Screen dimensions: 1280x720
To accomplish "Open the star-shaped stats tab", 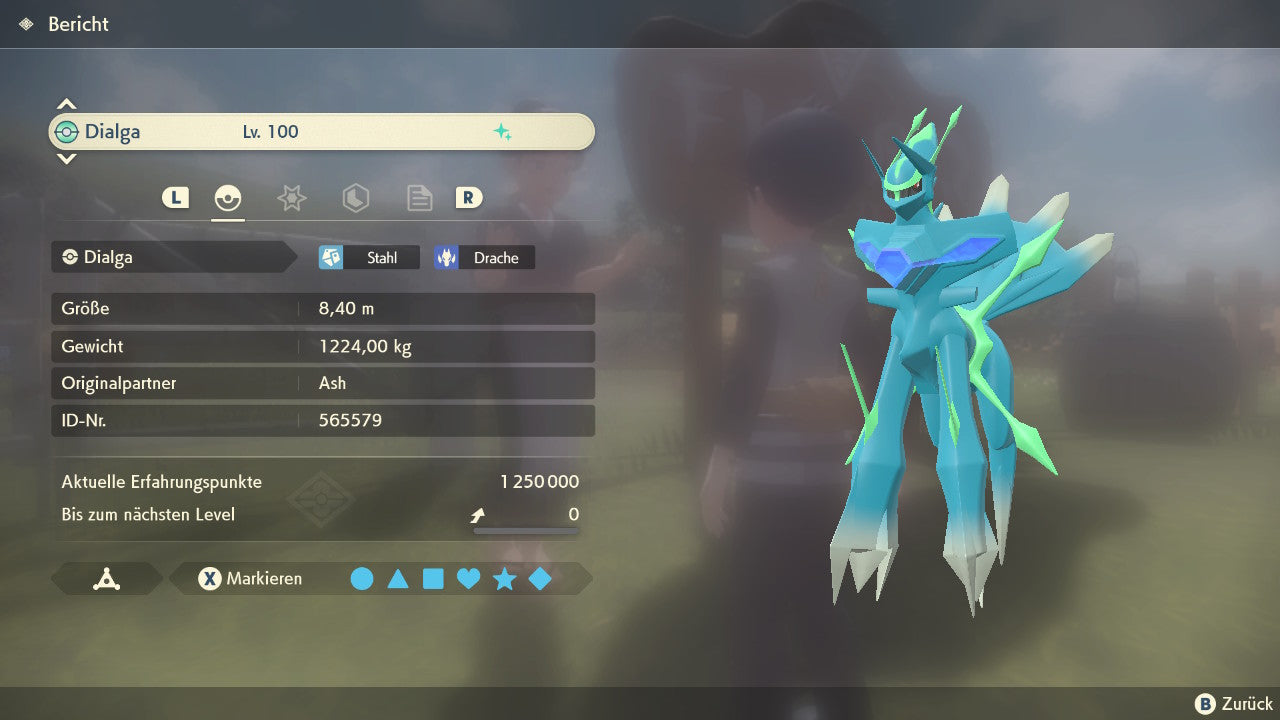I will coord(291,198).
